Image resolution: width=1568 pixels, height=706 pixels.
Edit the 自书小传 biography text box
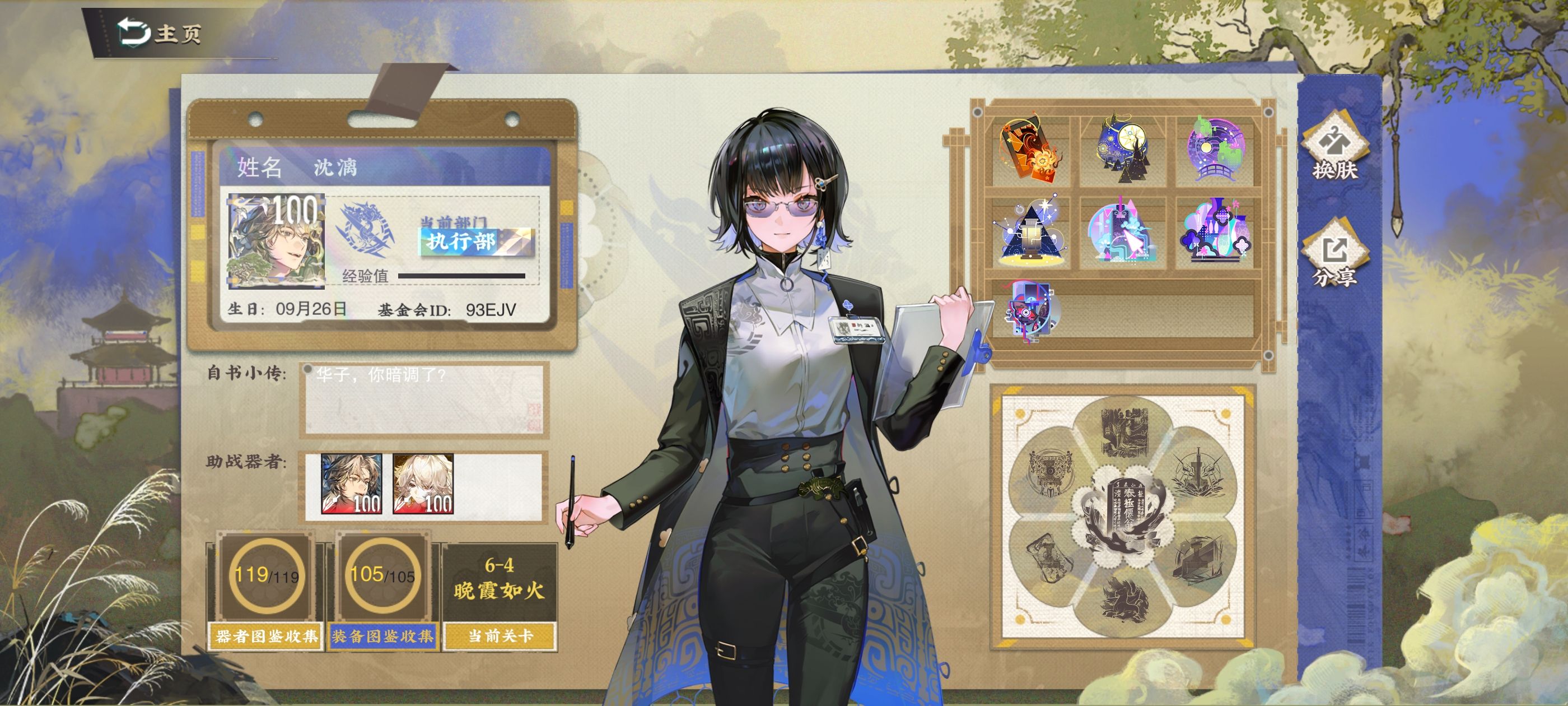coord(424,400)
